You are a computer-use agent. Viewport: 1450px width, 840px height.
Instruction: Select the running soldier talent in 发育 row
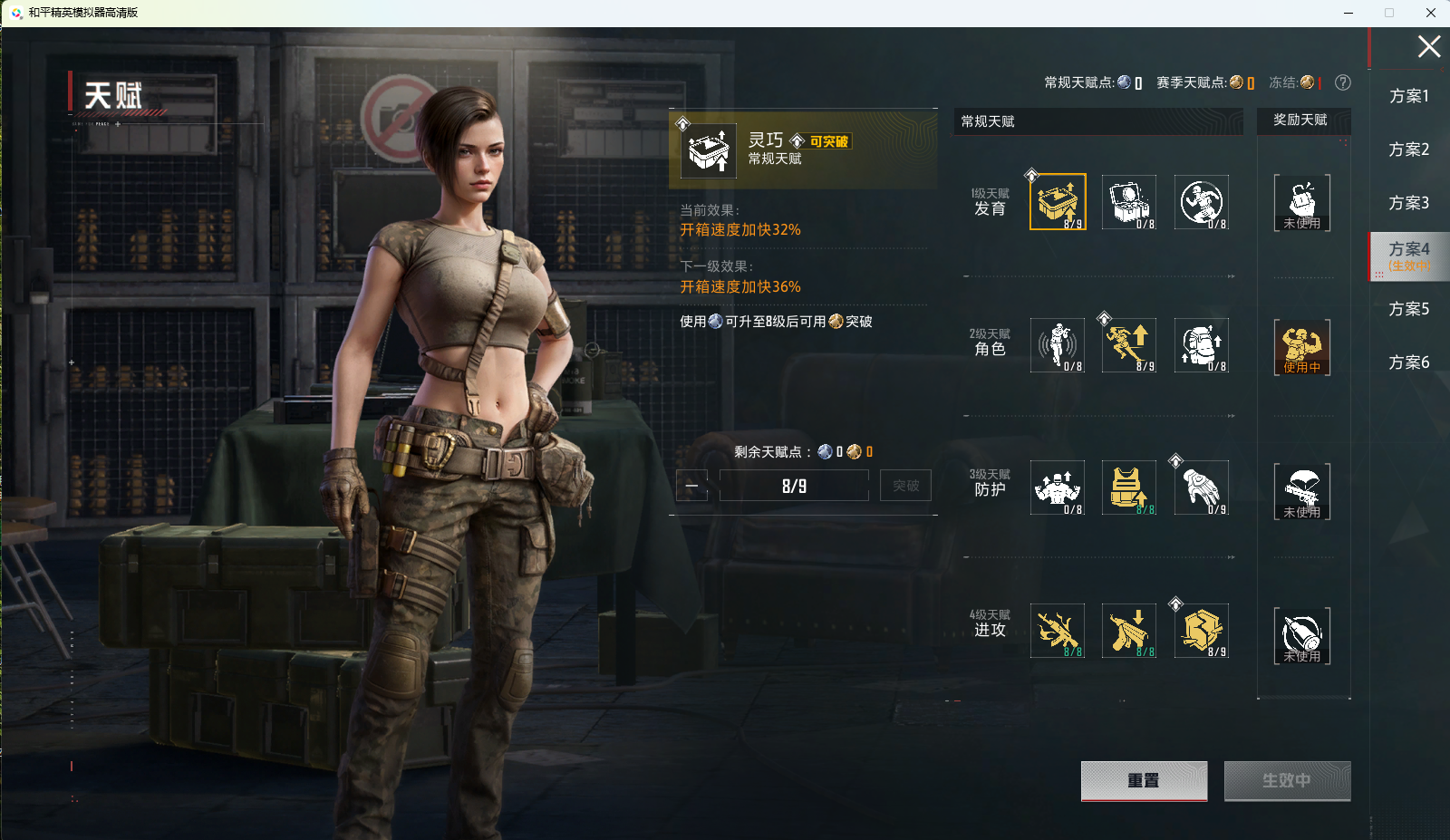(1201, 201)
